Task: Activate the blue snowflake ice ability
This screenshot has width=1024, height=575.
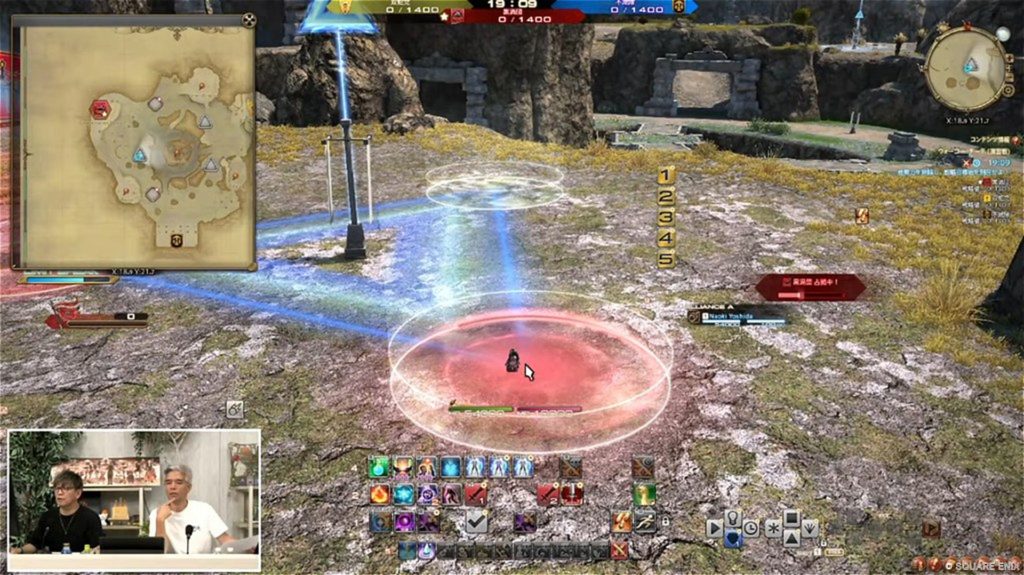Action: point(403,494)
